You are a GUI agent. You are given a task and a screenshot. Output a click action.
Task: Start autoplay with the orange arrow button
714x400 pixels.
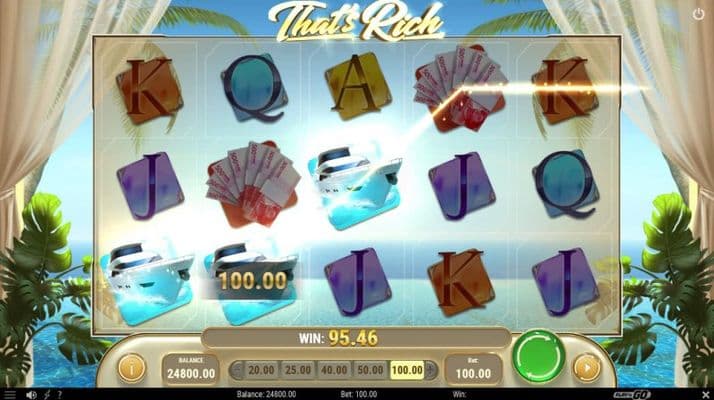[587, 368]
